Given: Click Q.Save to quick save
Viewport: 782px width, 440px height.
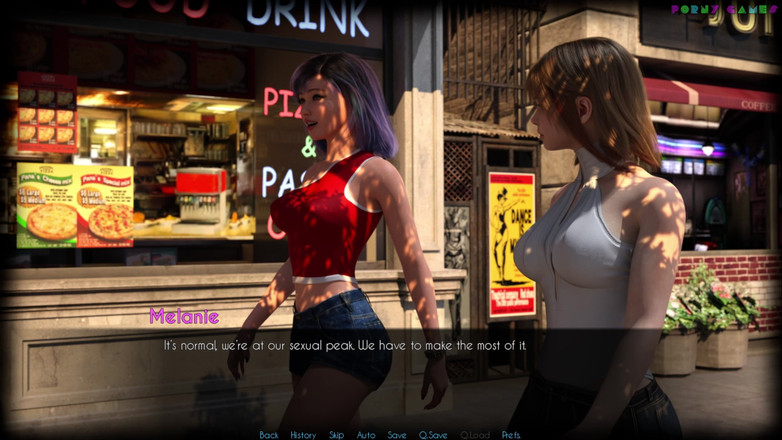Looking at the screenshot, I should (432, 435).
